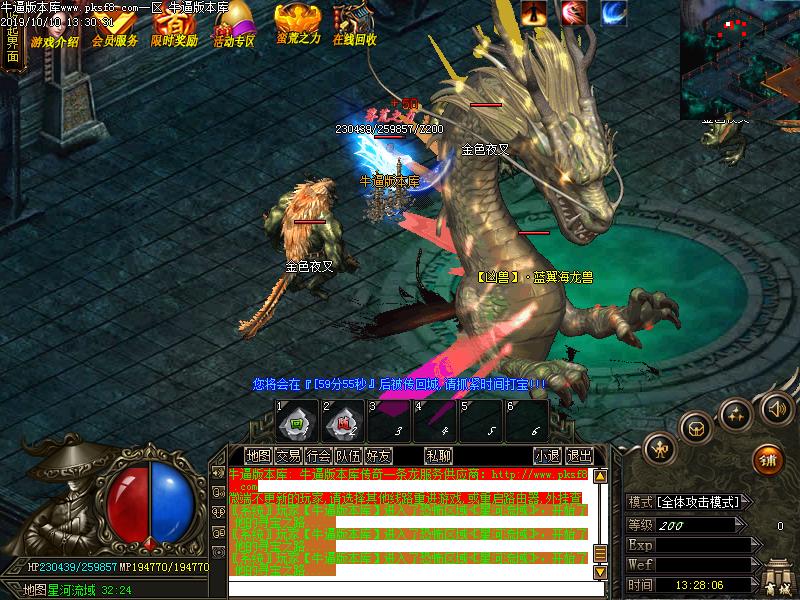Switch to 私聊 private chat

pos(438,456)
